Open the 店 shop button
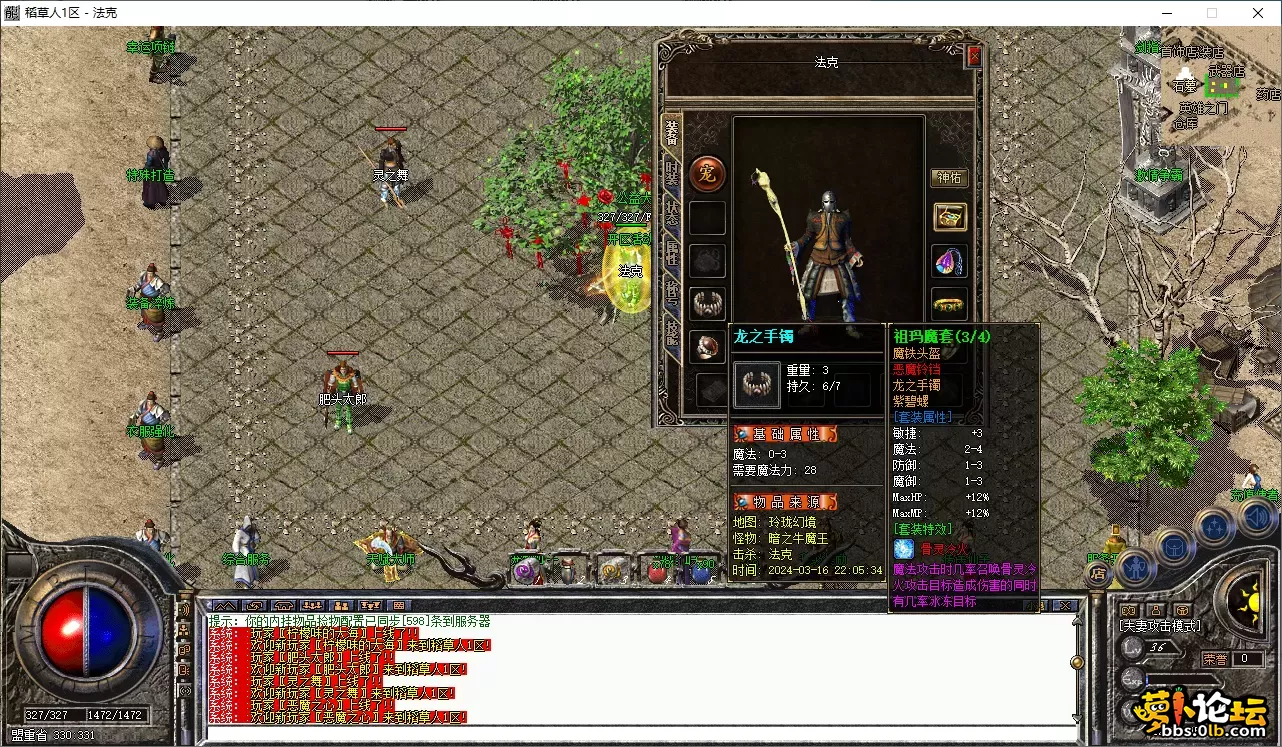The height and width of the screenshot is (747, 1282). pos(1098,573)
